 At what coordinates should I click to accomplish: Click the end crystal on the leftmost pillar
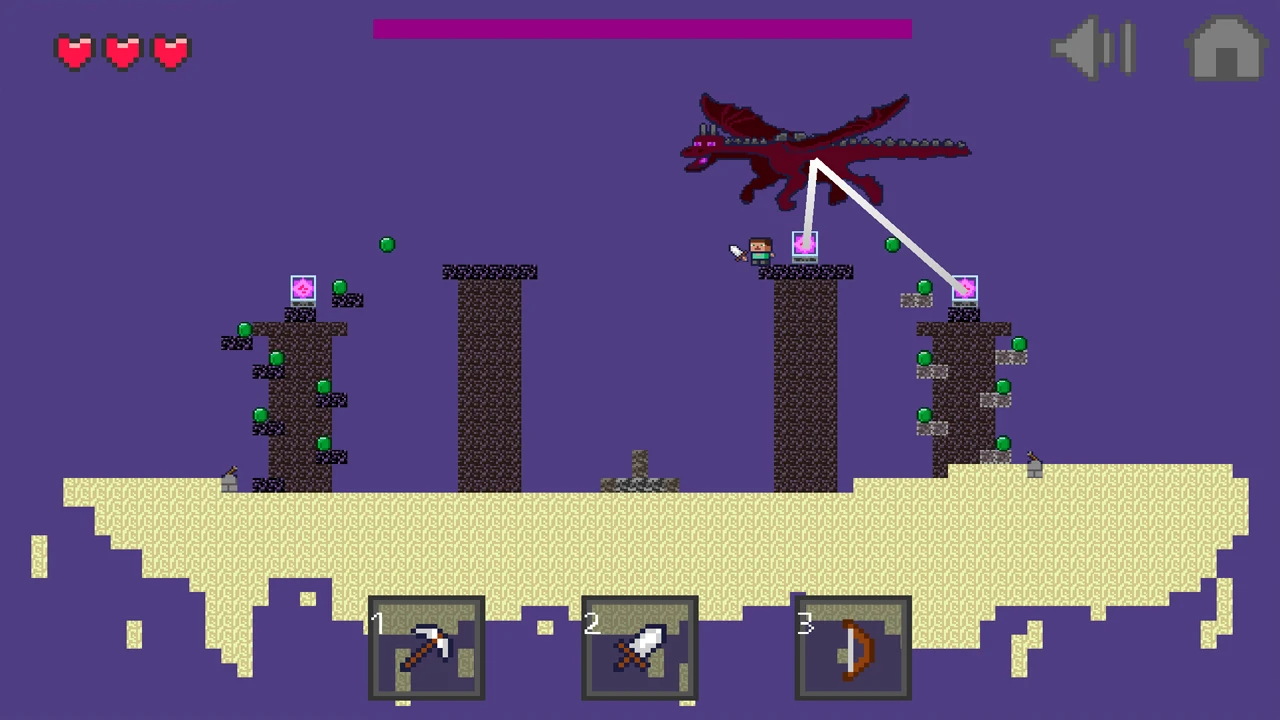303,289
